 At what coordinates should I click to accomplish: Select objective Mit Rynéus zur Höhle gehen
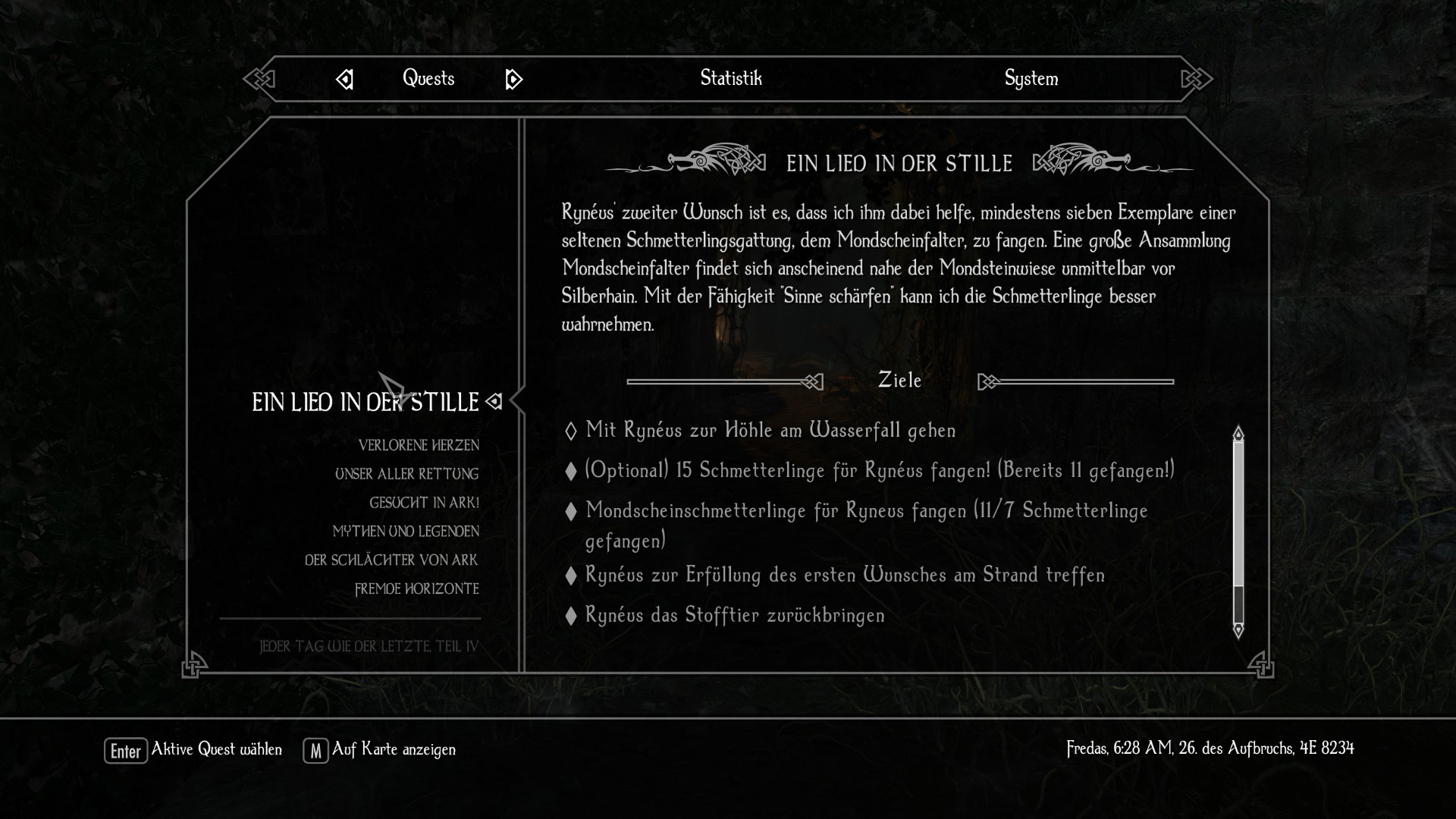pos(770,430)
